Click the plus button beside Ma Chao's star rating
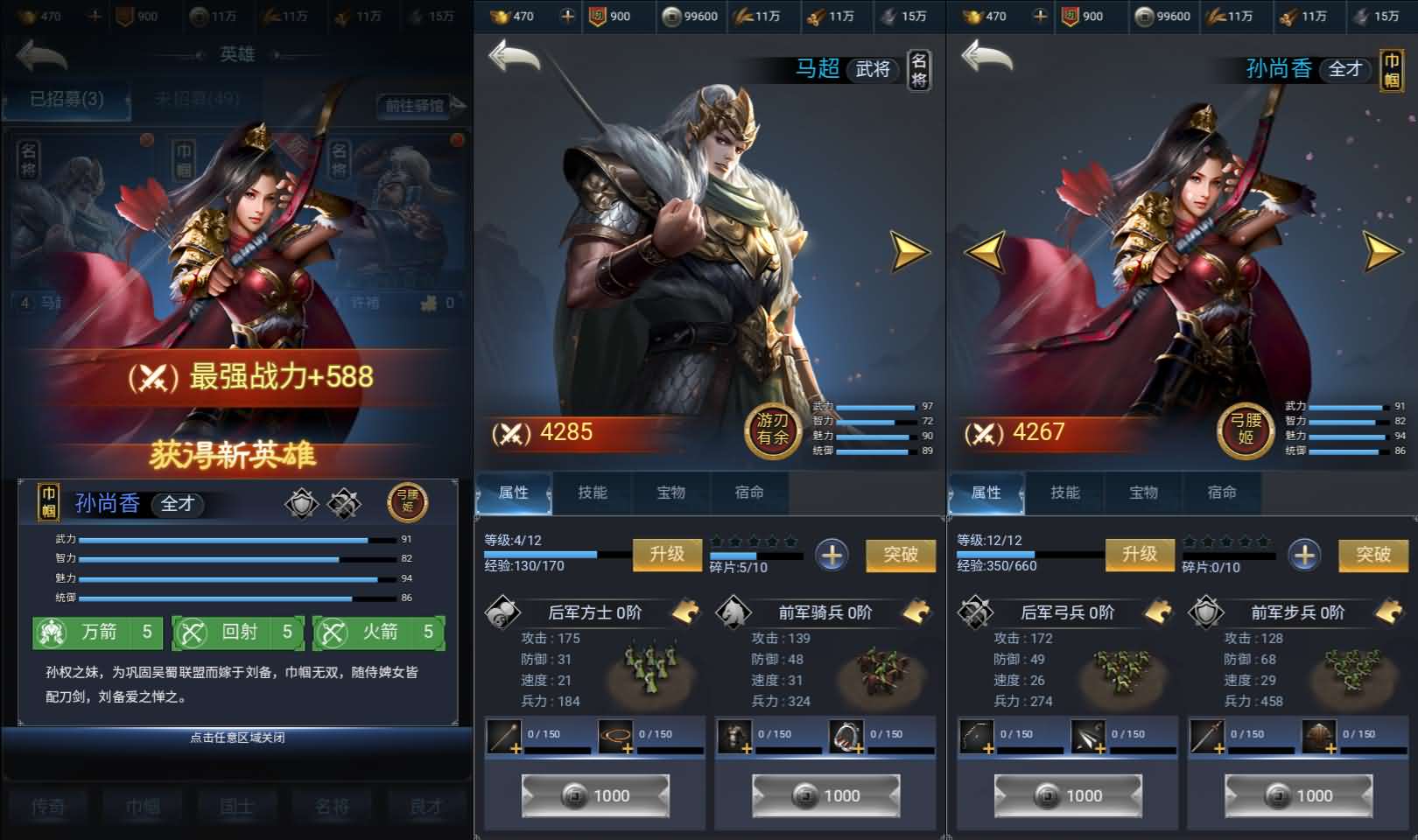 832,553
